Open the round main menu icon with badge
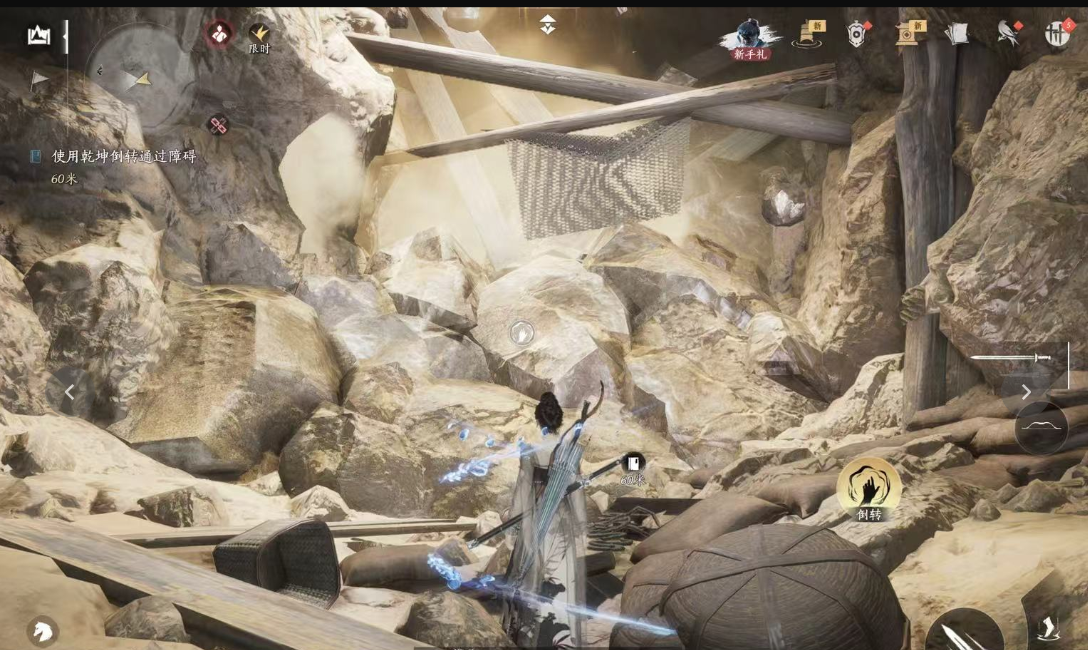This screenshot has width=1088, height=650. (1057, 33)
